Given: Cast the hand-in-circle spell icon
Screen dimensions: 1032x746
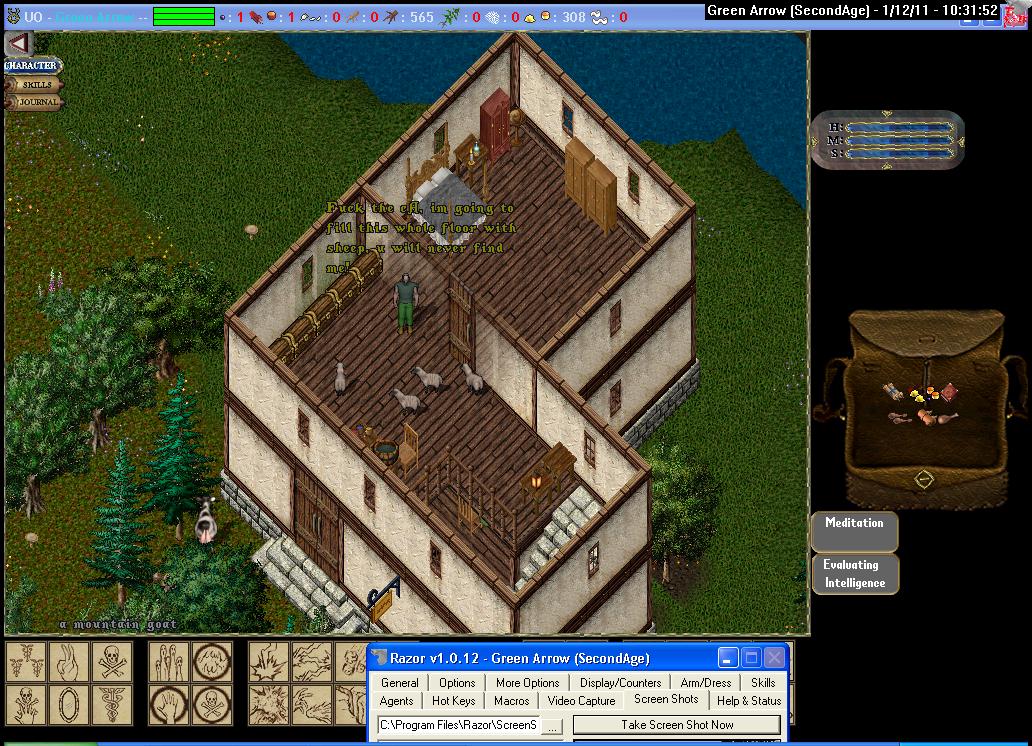Looking at the screenshot, I should pos(170,703).
